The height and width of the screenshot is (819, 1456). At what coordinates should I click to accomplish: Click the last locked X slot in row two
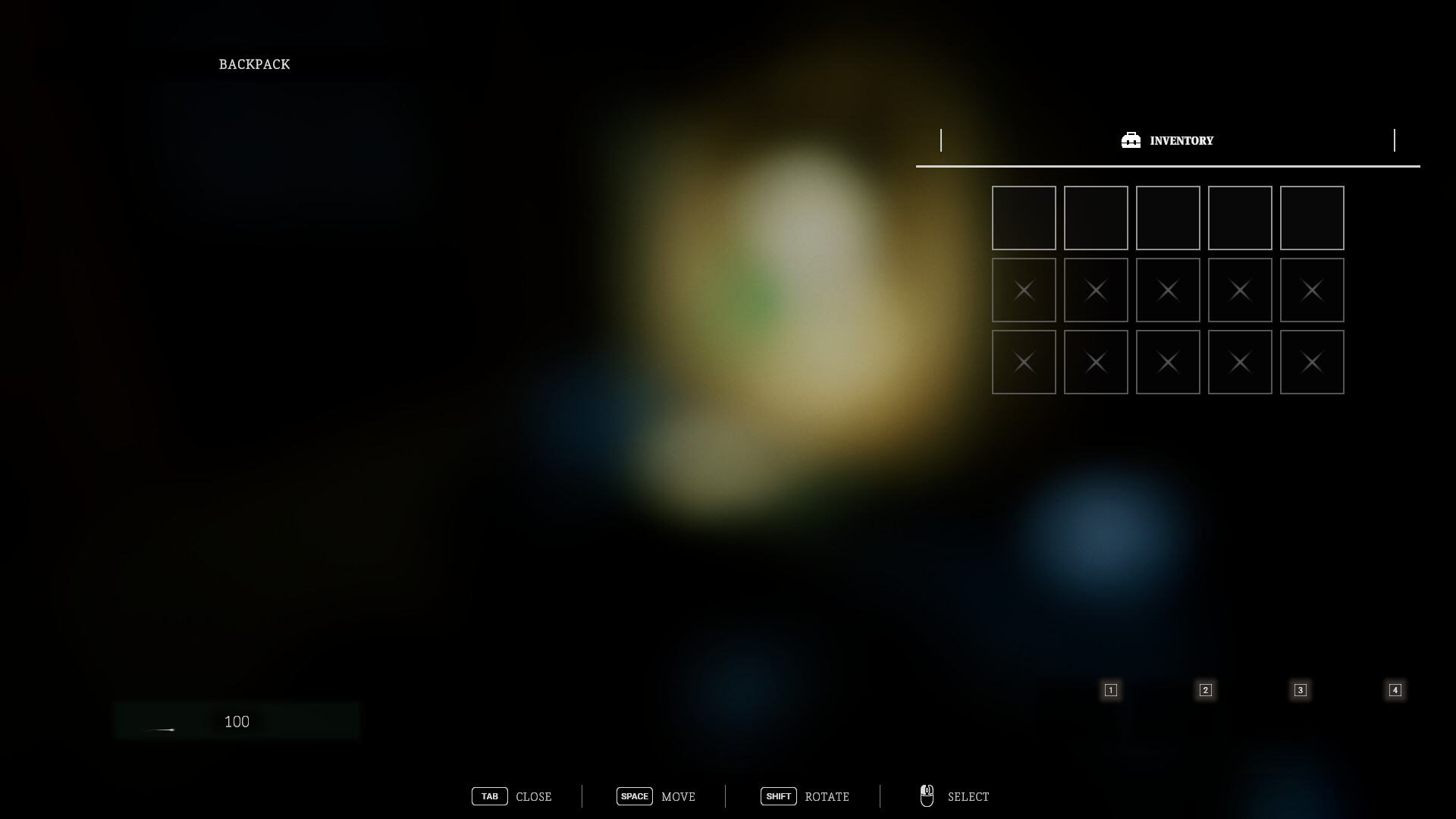[x=1312, y=290]
